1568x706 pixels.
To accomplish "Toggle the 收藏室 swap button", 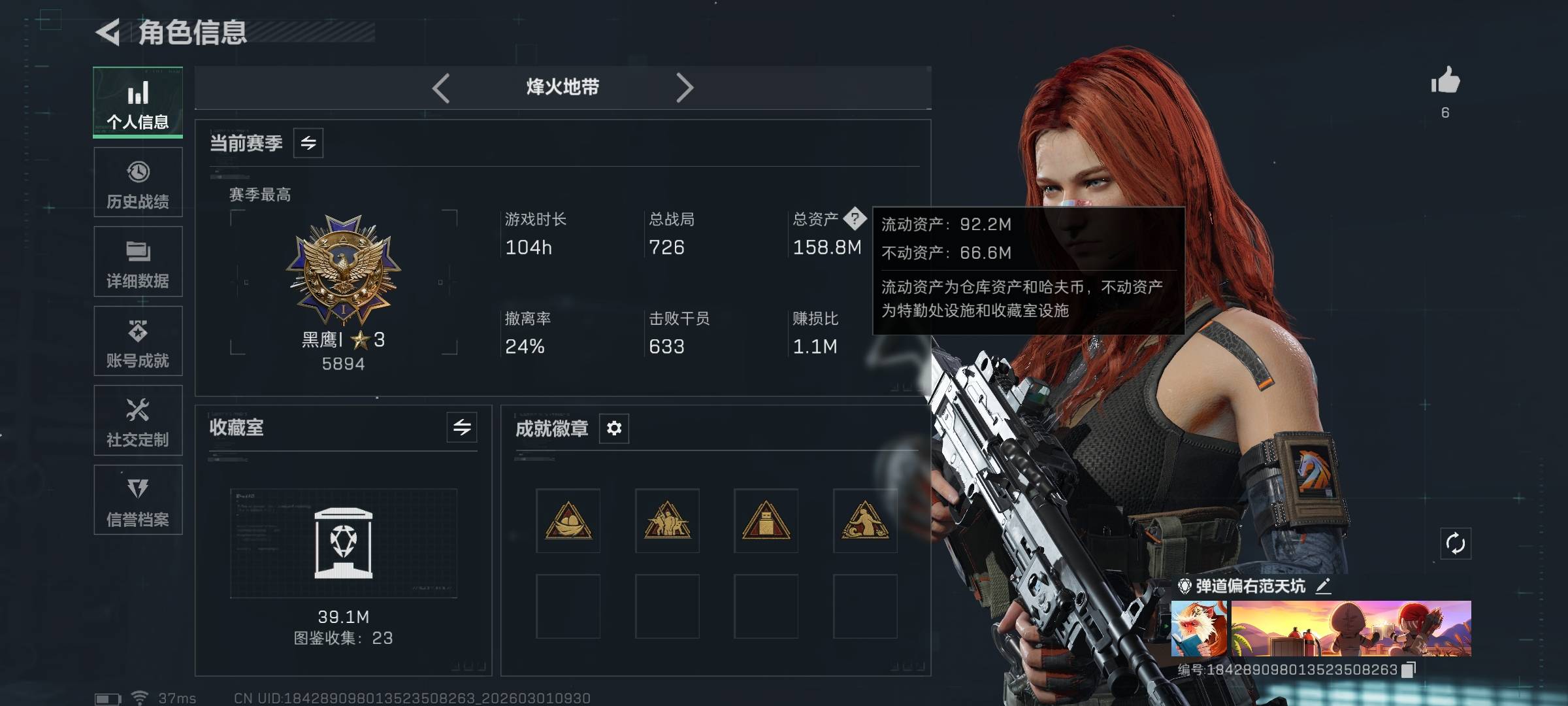I will (462, 428).
